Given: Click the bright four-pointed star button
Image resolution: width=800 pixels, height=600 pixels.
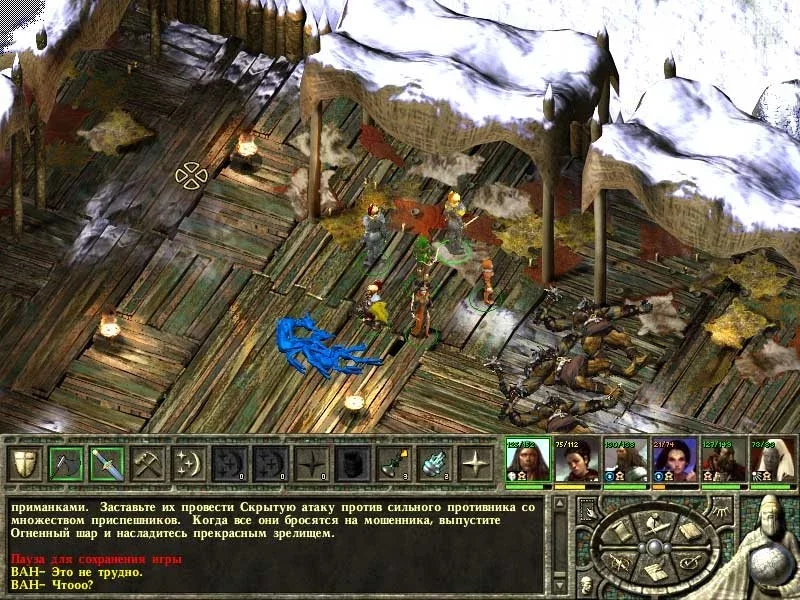Looking at the screenshot, I should click(x=475, y=463).
